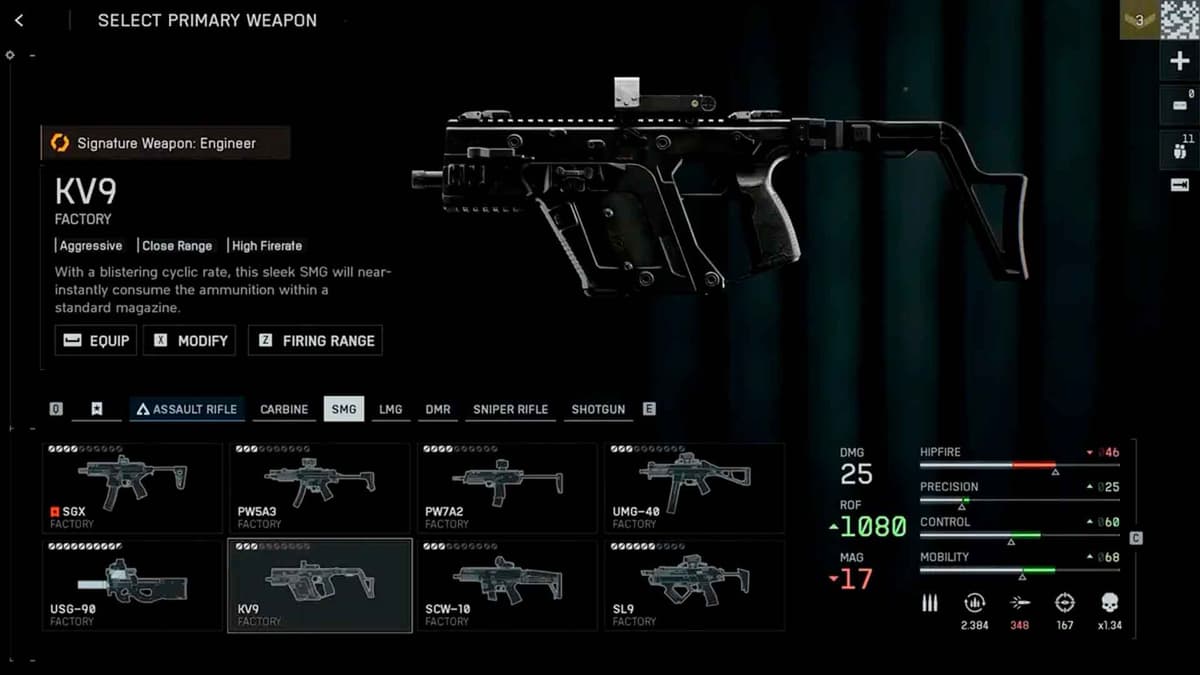
Task: Pick the PW7A2 weapon tile
Action: click(x=507, y=487)
